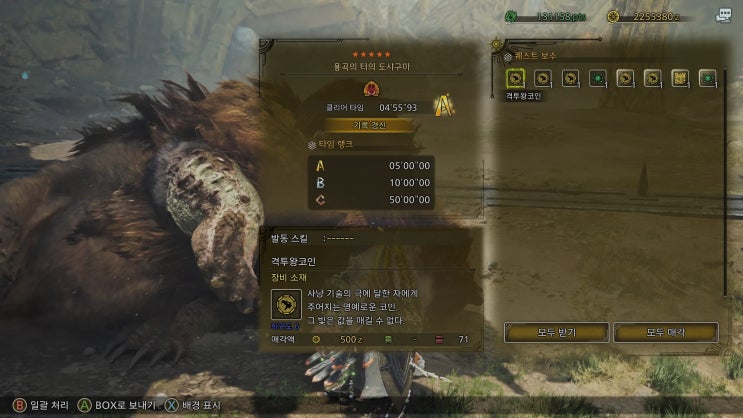This screenshot has height=418, width=743.
Task: Click the 모두 받기 (receive all) button
Action: click(555, 332)
